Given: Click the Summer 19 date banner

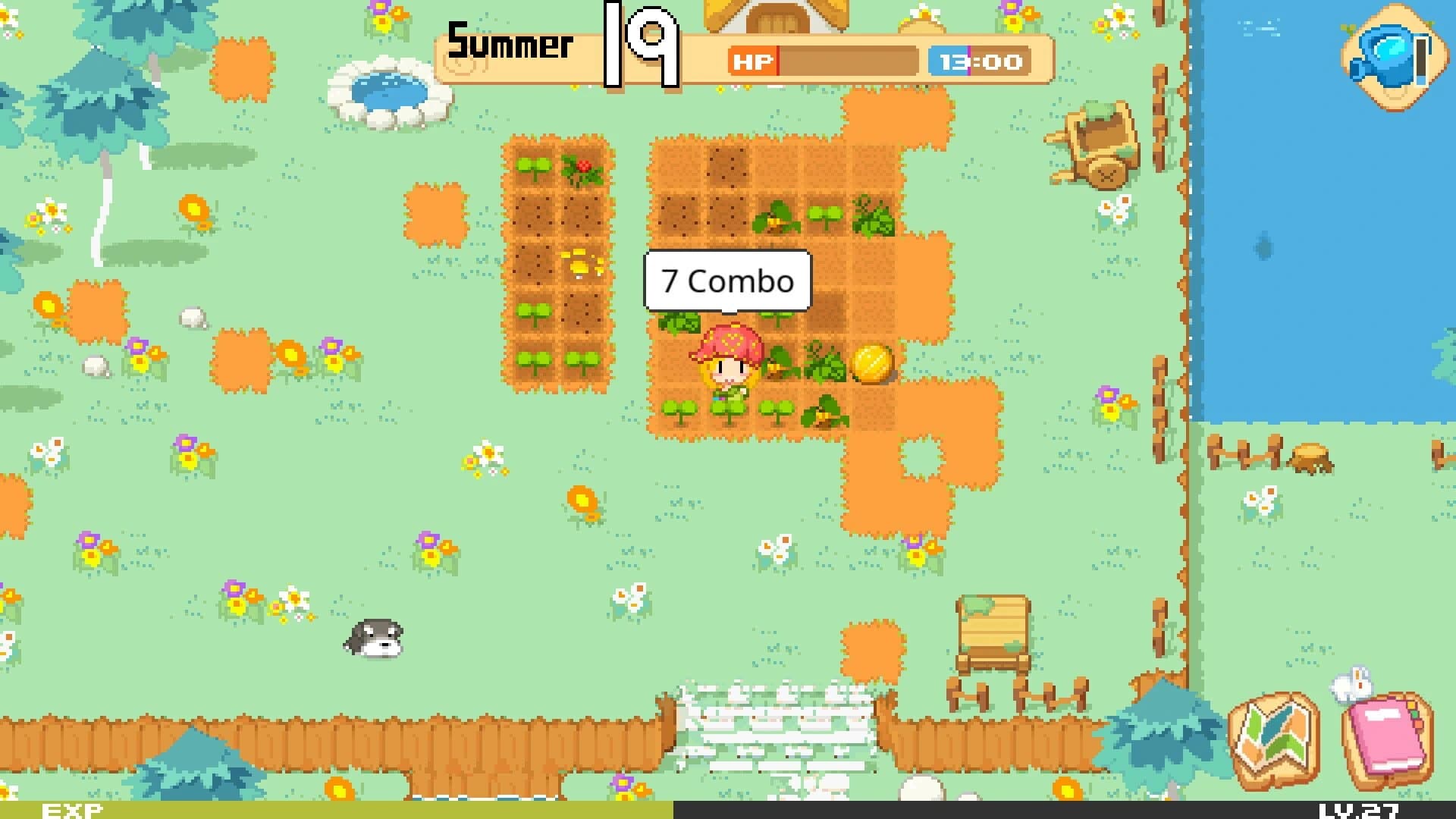Looking at the screenshot, I should (x=561, y=45).
